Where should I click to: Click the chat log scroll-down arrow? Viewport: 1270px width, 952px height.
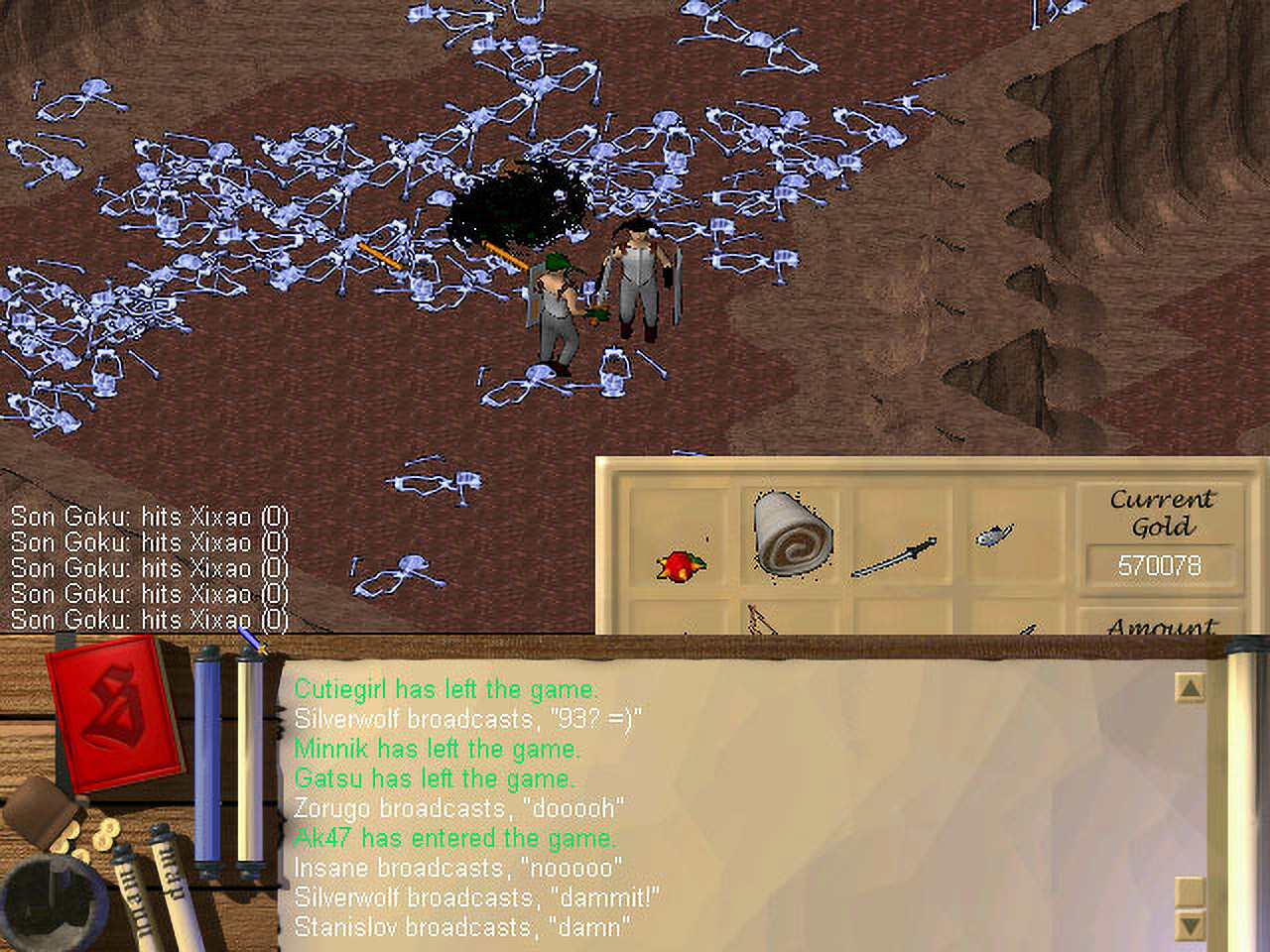tap(1189, 926)
